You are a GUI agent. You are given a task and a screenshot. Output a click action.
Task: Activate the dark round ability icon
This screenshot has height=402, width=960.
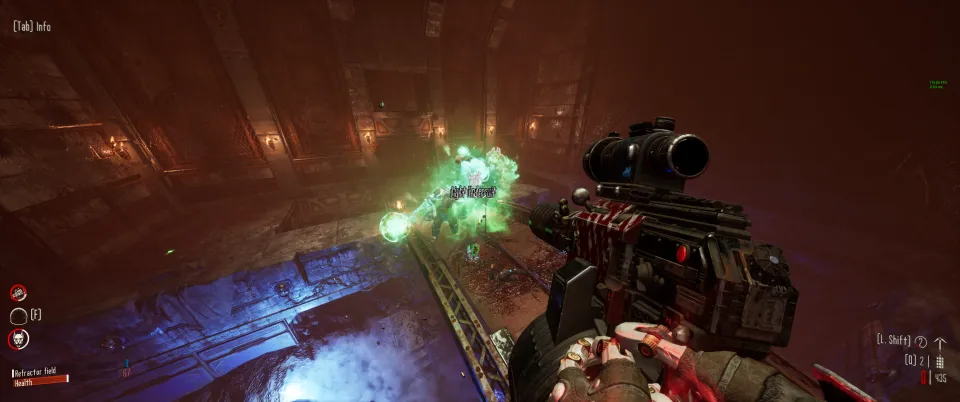[x=18, y=316]
